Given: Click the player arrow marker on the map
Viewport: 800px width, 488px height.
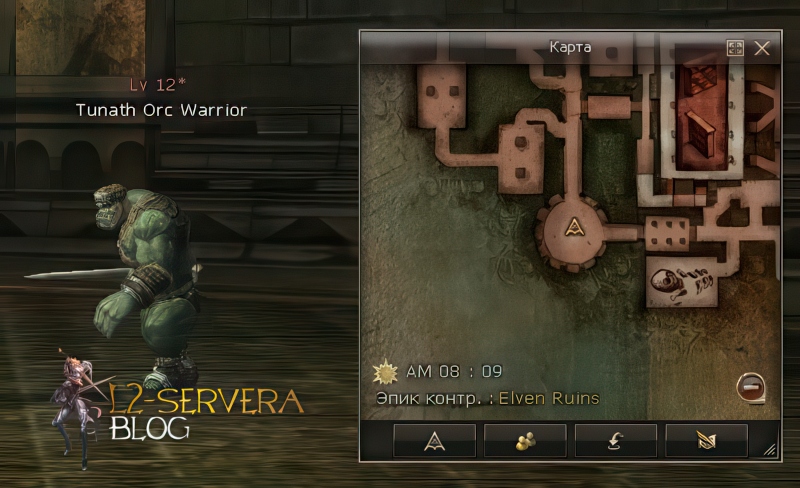Looking at the screenshot, I should 574,227.
